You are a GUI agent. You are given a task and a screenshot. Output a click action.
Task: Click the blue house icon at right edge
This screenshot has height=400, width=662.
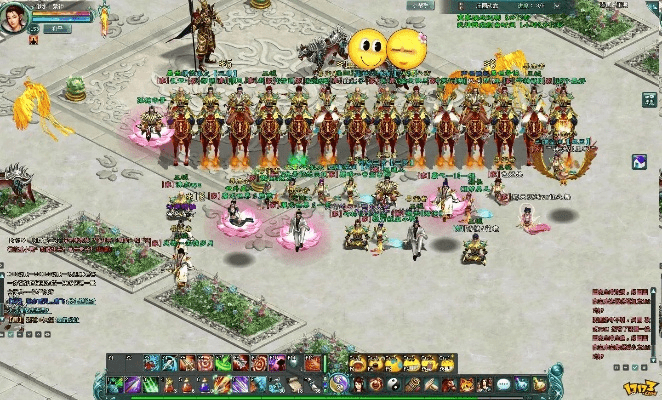point(640,162)
